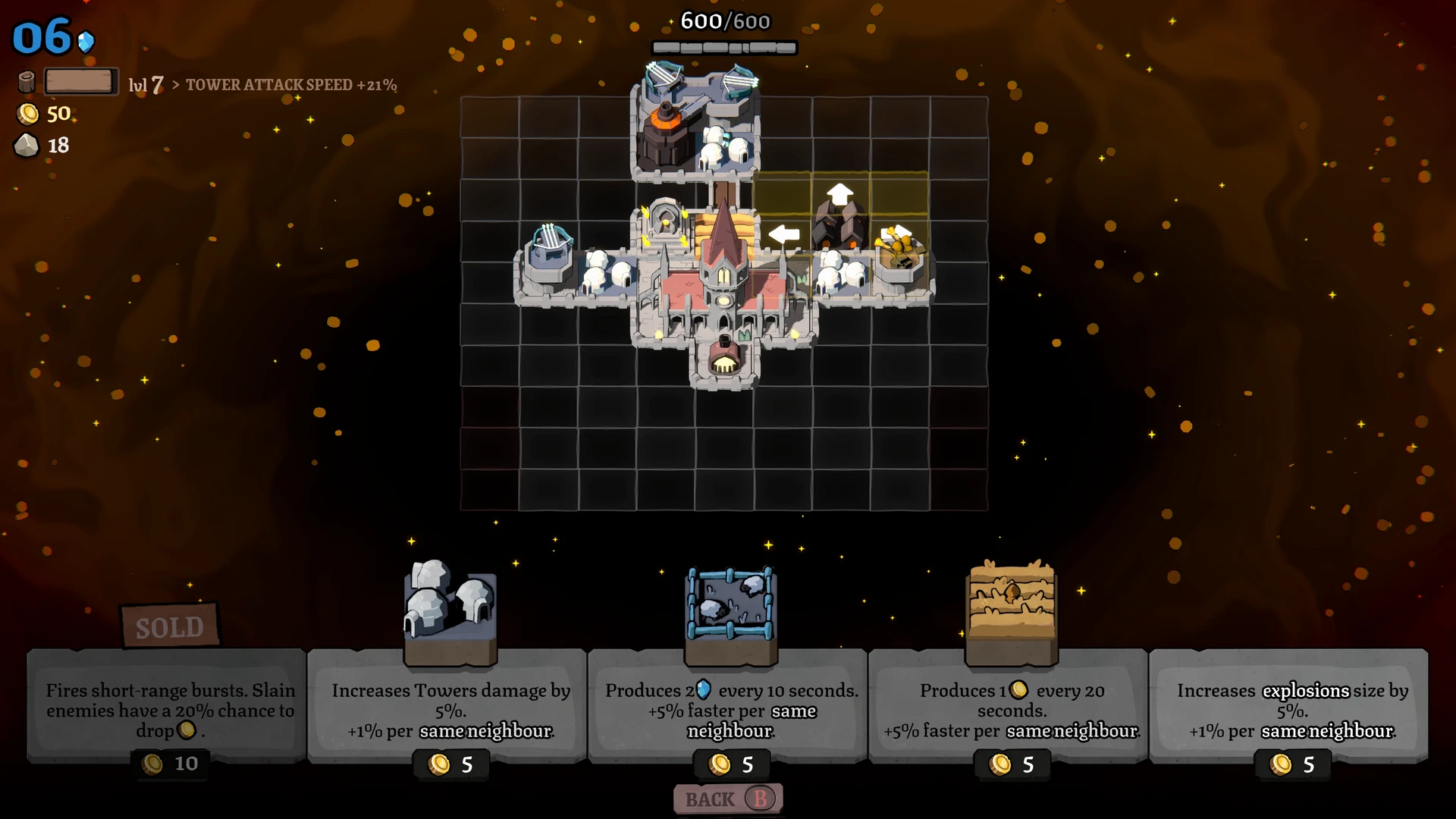The height and width of the screenshot is (819, 1456).
Task: Click the Back button
Action: click(727, 799)
